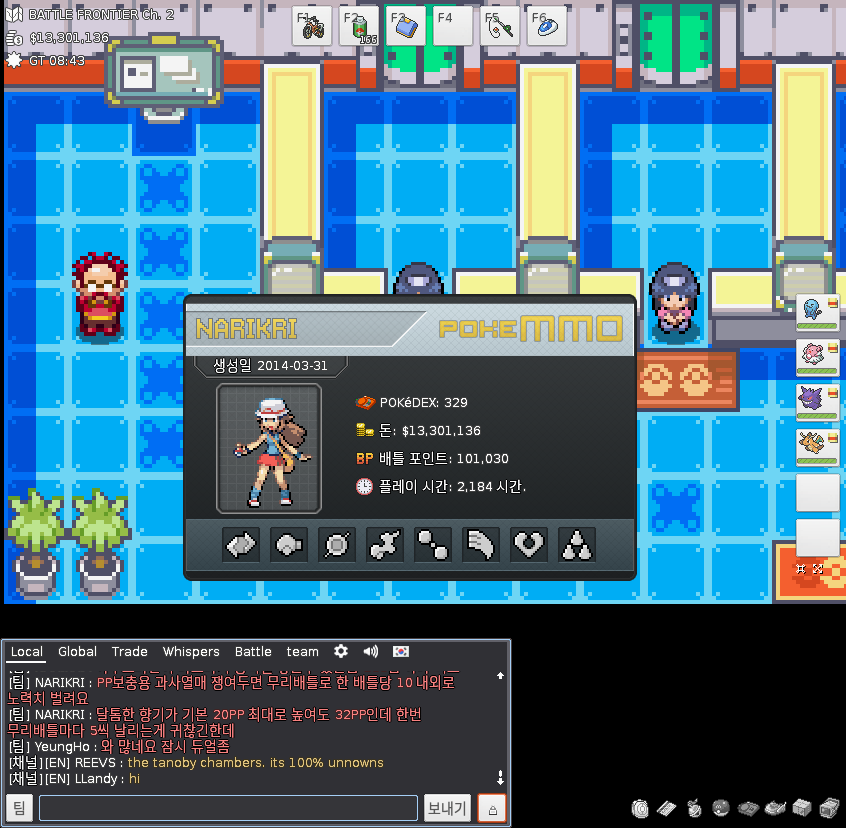Show the Whispers chat tab
846x828 pixels.
(191, 652)
